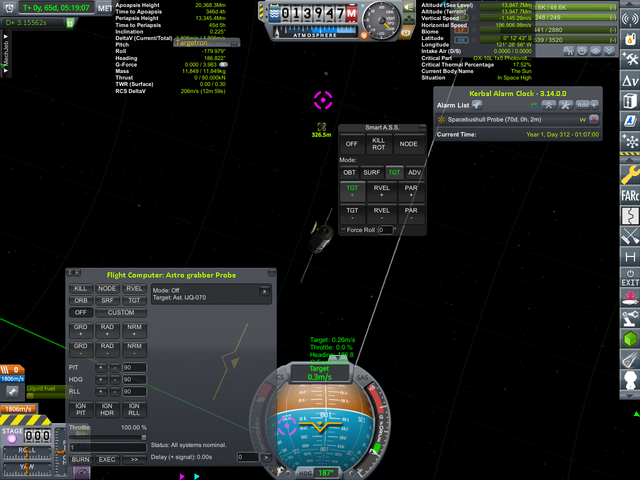640x480 pixels.
Task: Choose CUSTOM attitude in Flight Computer
Action: click(x=120, y=312)
